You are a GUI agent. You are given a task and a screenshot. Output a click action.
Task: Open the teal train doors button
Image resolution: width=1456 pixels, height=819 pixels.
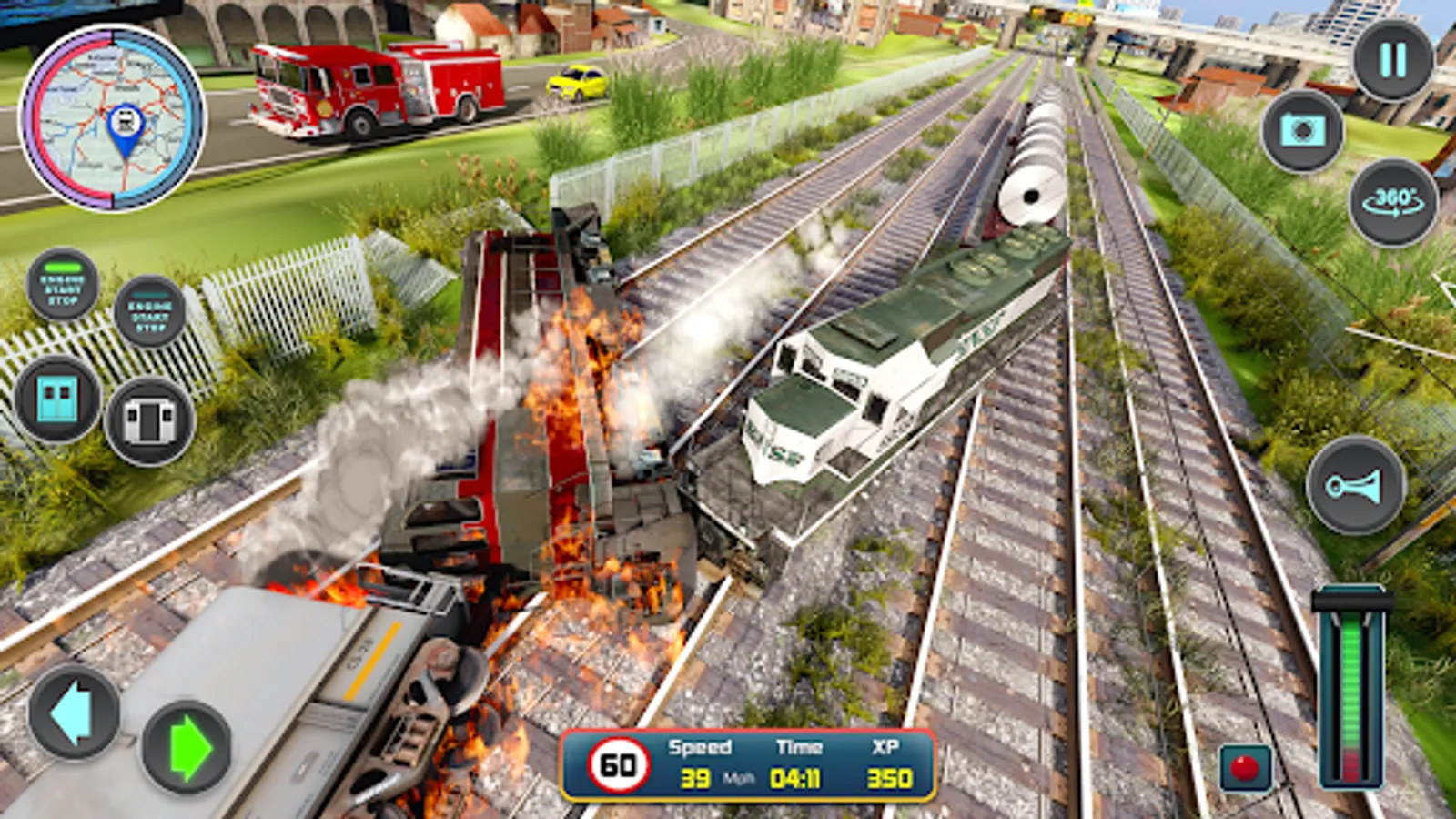pos(56,399)
